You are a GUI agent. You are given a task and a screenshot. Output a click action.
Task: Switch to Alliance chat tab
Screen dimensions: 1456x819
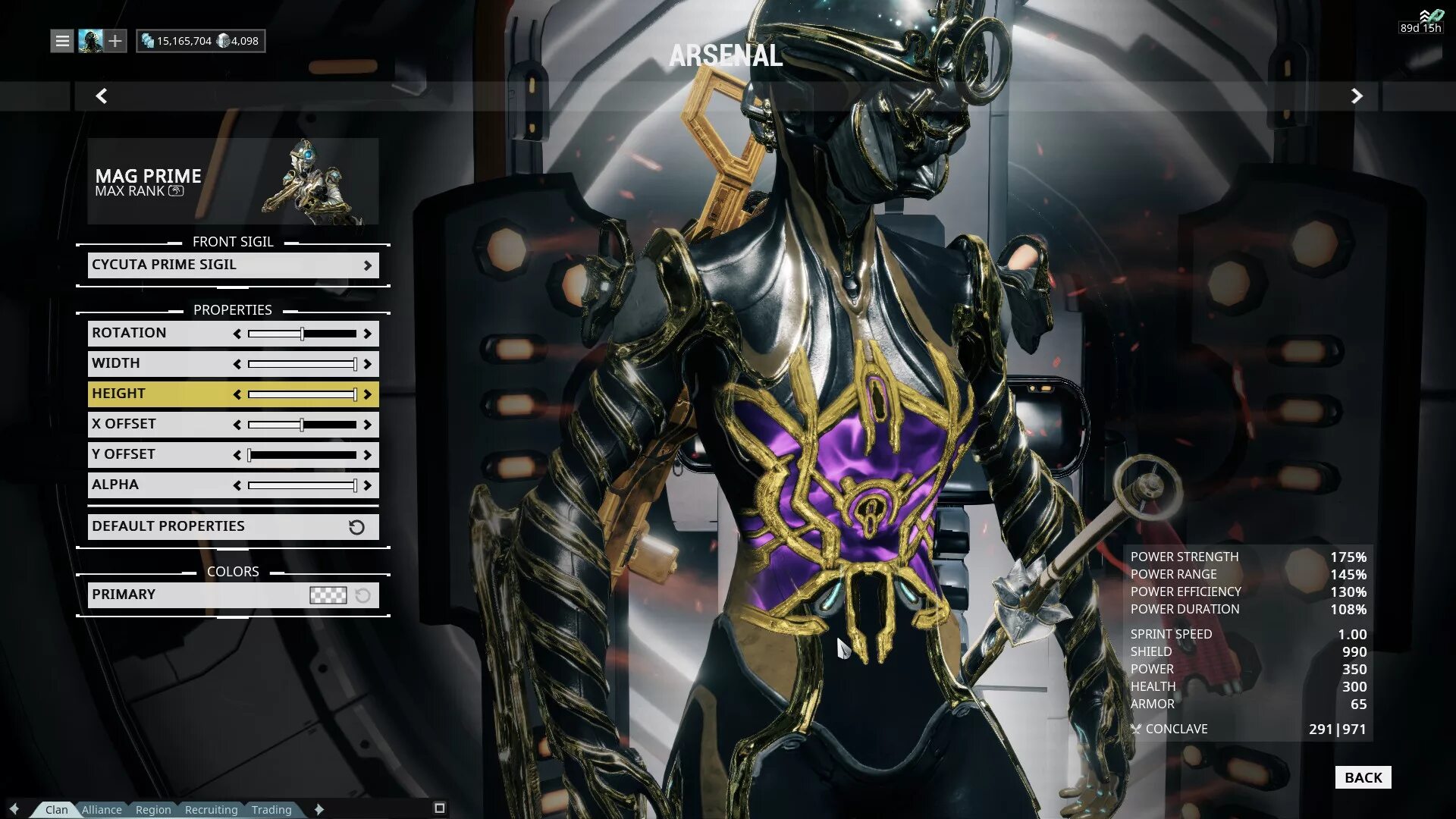pos(102,810)
